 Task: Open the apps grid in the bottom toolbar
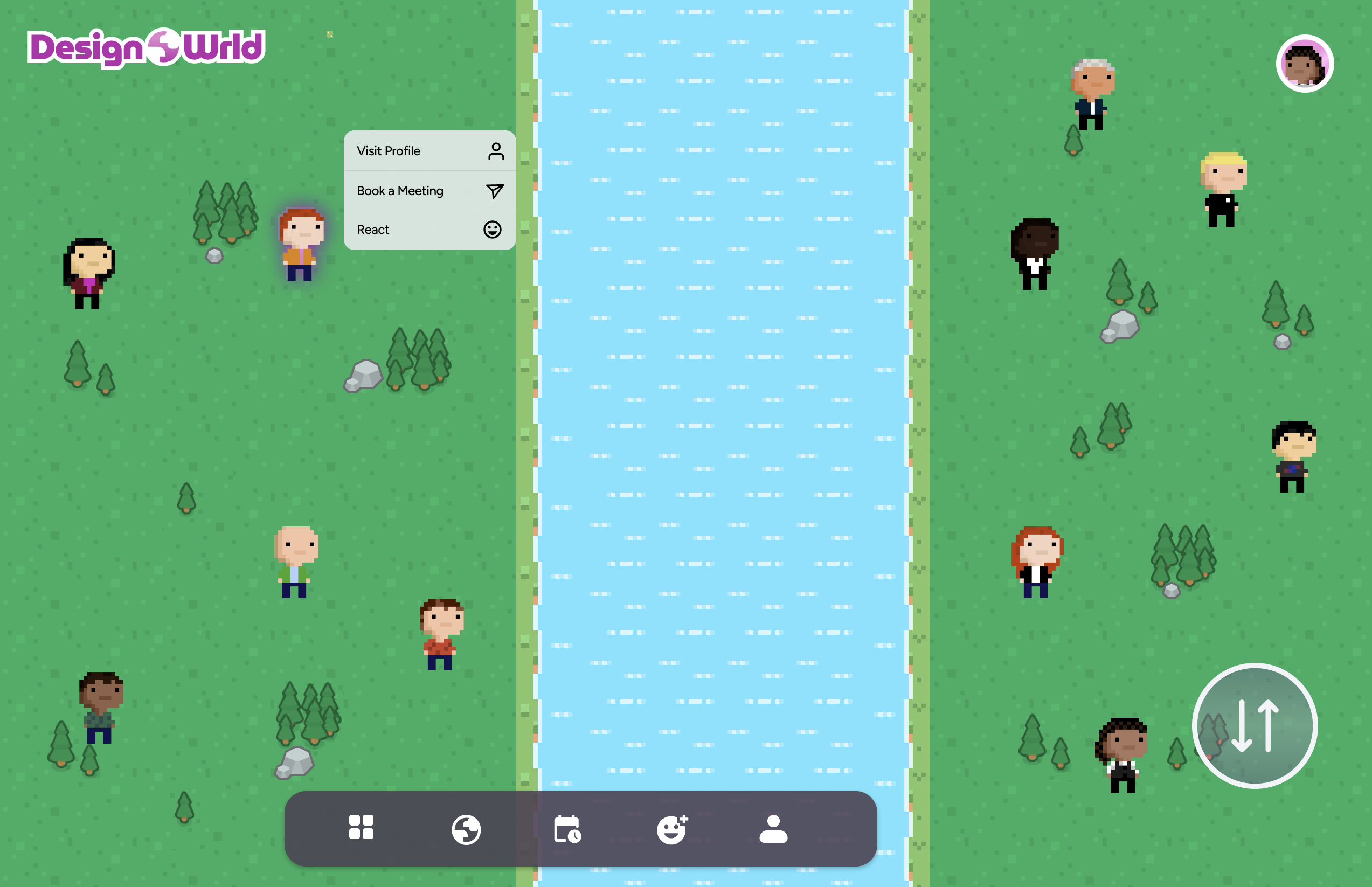pyautogui.click(x=362, y=828)
